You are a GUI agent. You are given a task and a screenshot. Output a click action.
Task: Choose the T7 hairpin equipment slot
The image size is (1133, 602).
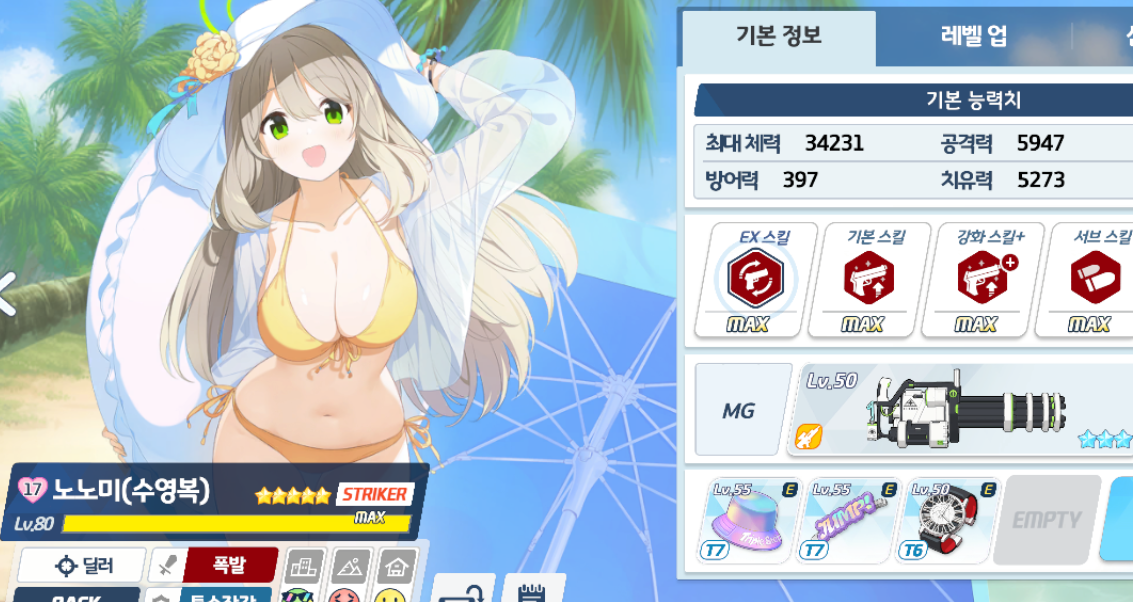(848, 520)
